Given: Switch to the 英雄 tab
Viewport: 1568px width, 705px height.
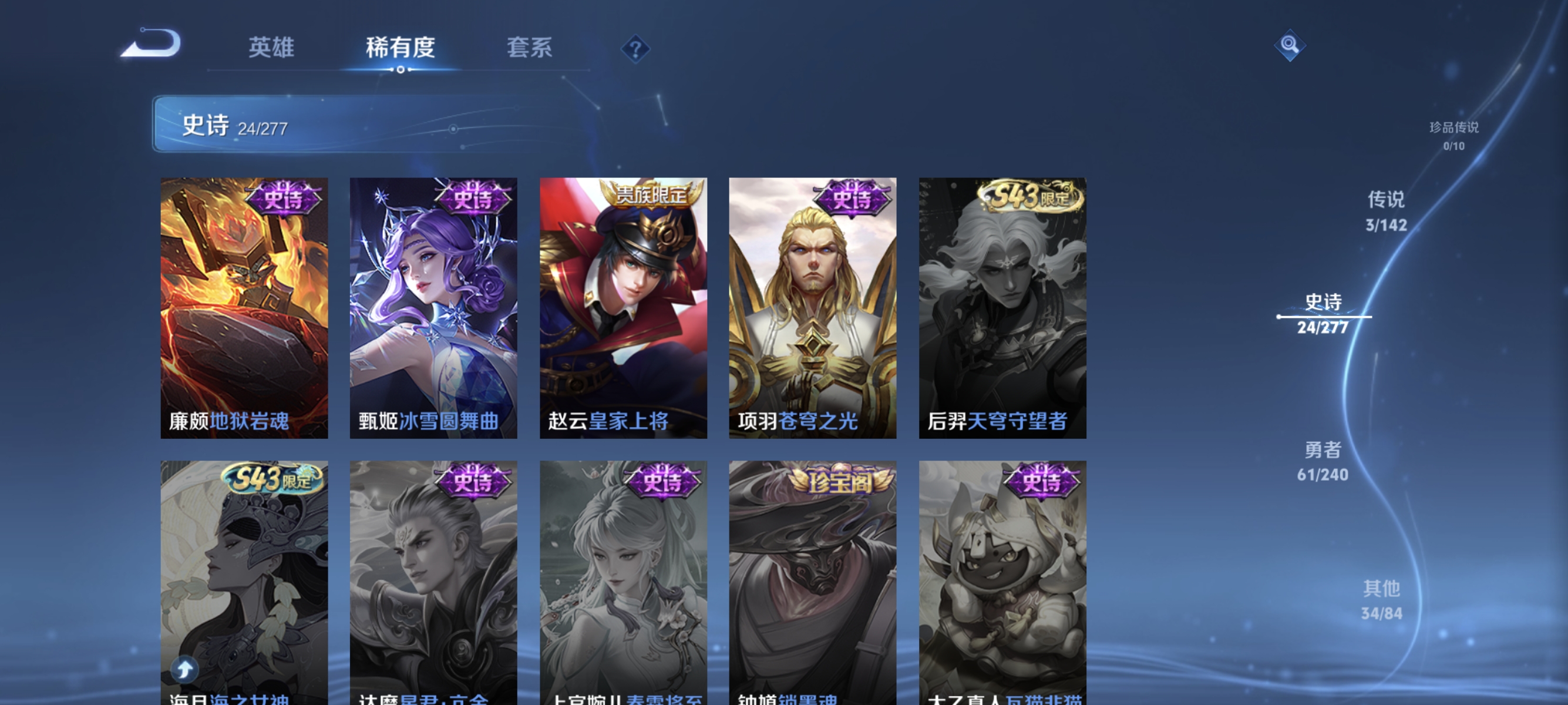Looking at the screenshot, I should point(271,48).
